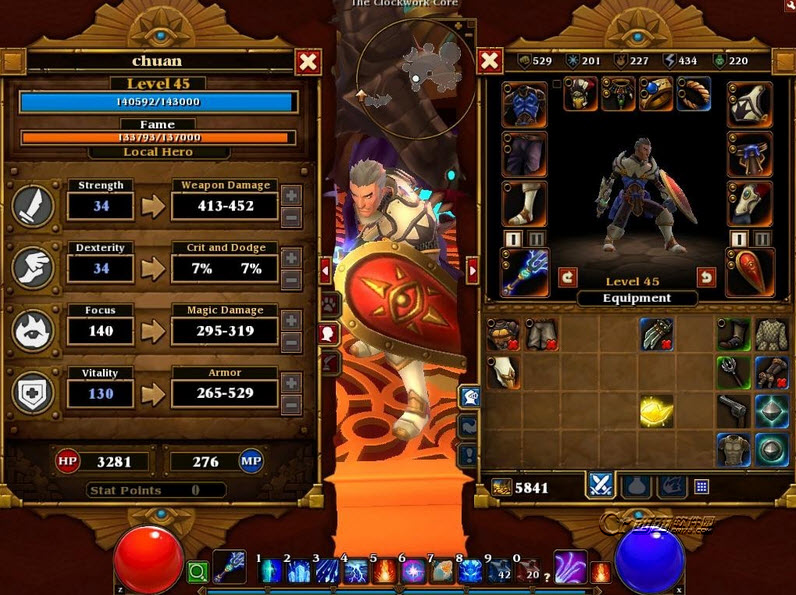
Task: Select the equipped helmet slot
Action: coord(581,95)
